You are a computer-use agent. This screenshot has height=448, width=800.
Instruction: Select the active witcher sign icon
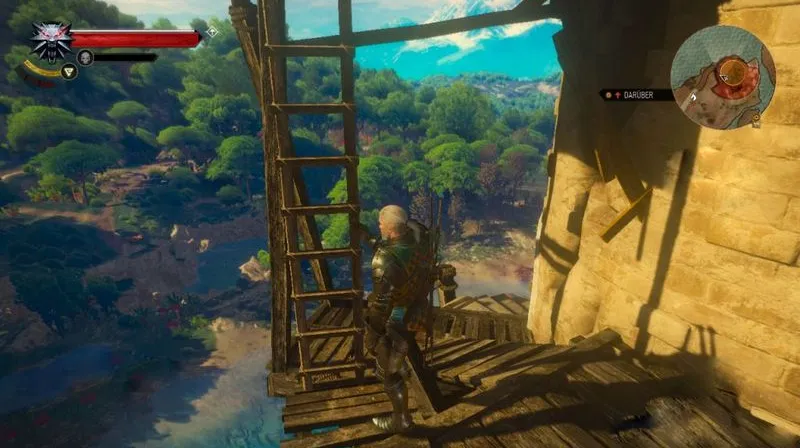69,71
